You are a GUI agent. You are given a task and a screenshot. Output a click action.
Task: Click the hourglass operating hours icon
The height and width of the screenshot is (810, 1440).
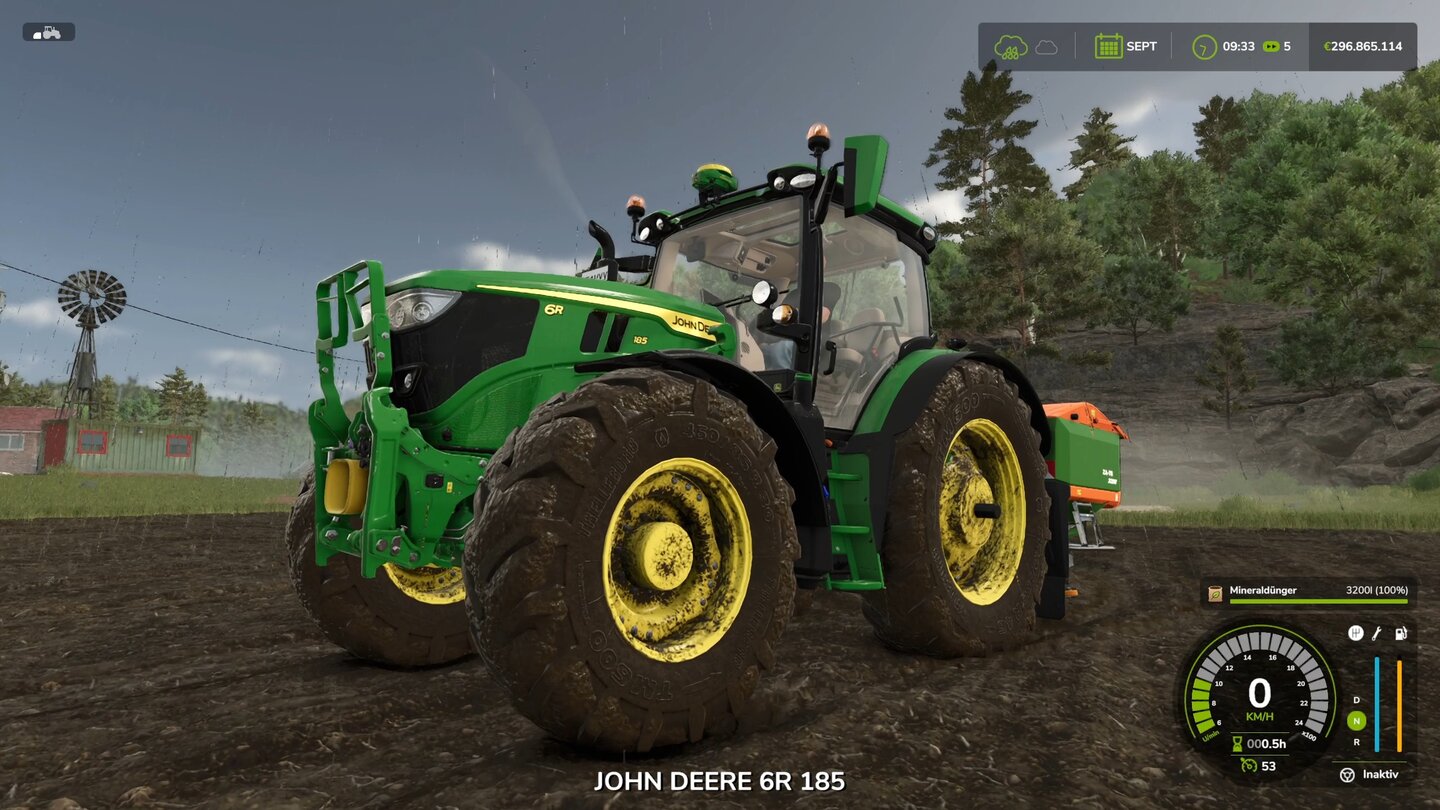pyautogui.click(x=1236, y=742)
